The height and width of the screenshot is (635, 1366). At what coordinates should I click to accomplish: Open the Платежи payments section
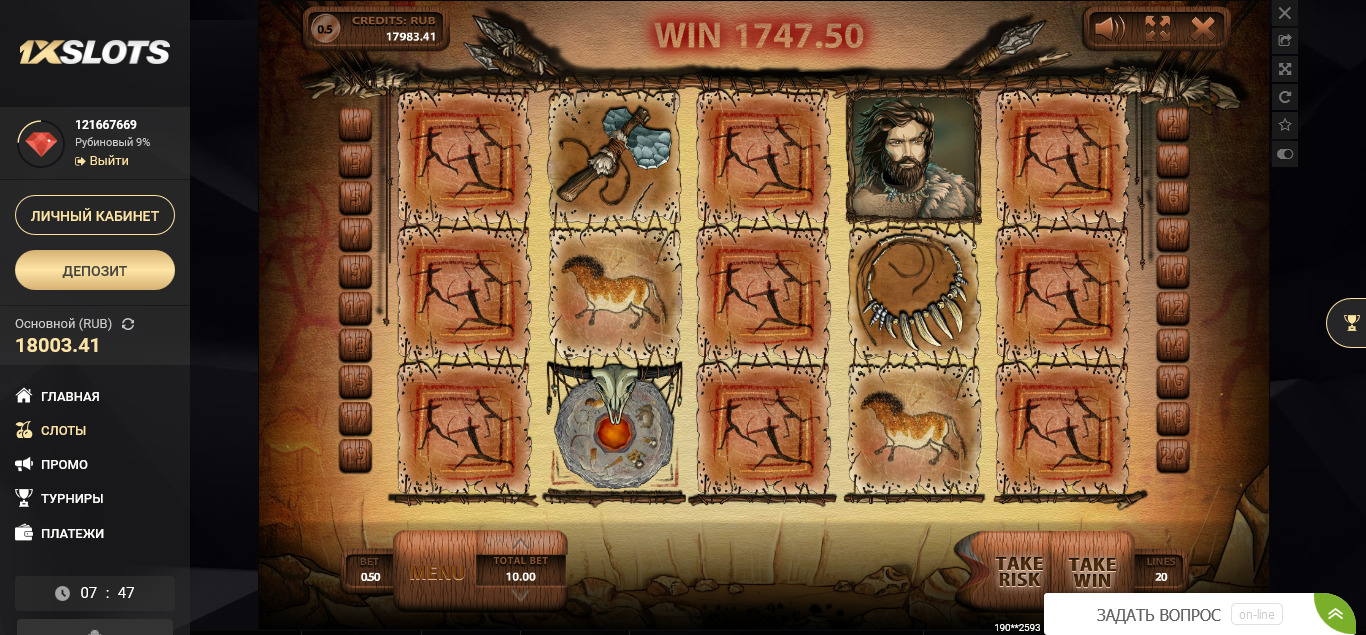[72, 533]
